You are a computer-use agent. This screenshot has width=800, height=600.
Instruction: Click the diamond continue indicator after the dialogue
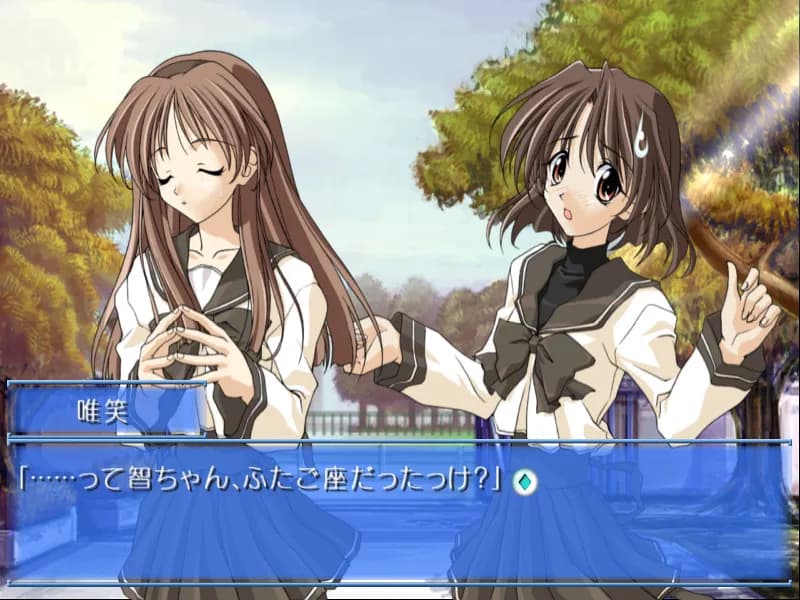point(524,481)
